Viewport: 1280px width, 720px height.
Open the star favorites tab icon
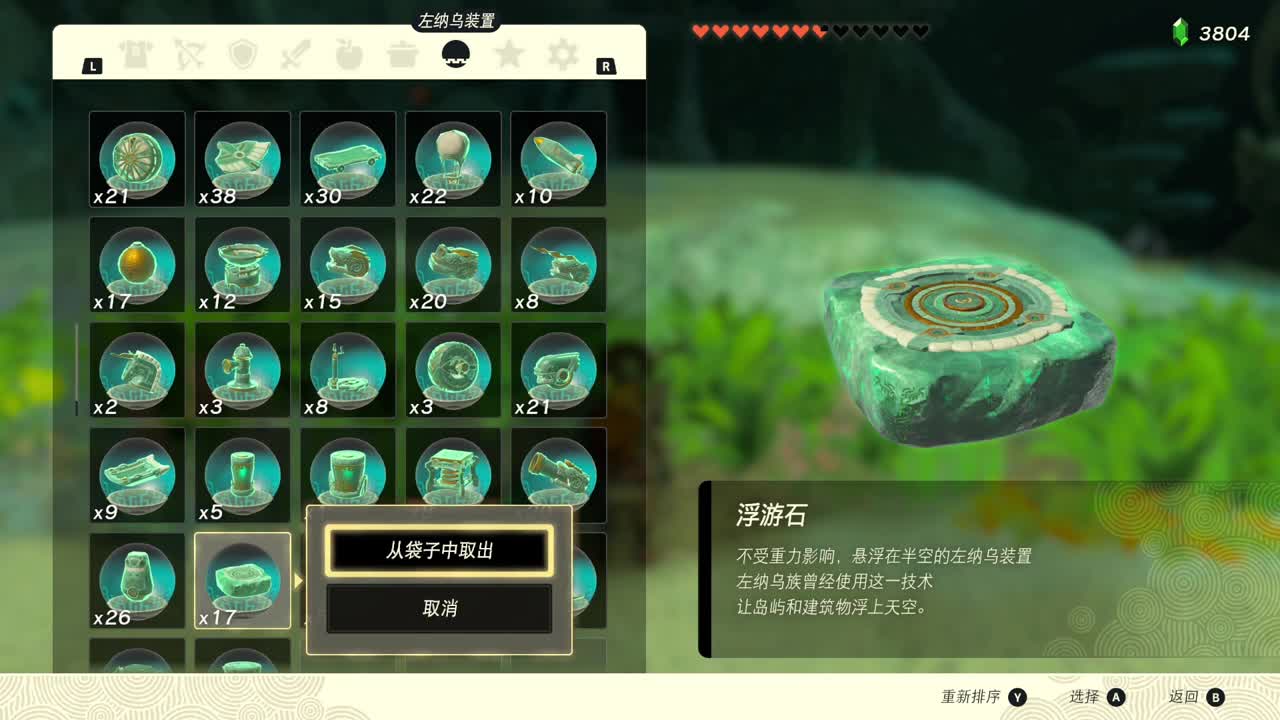click(510, 55)
